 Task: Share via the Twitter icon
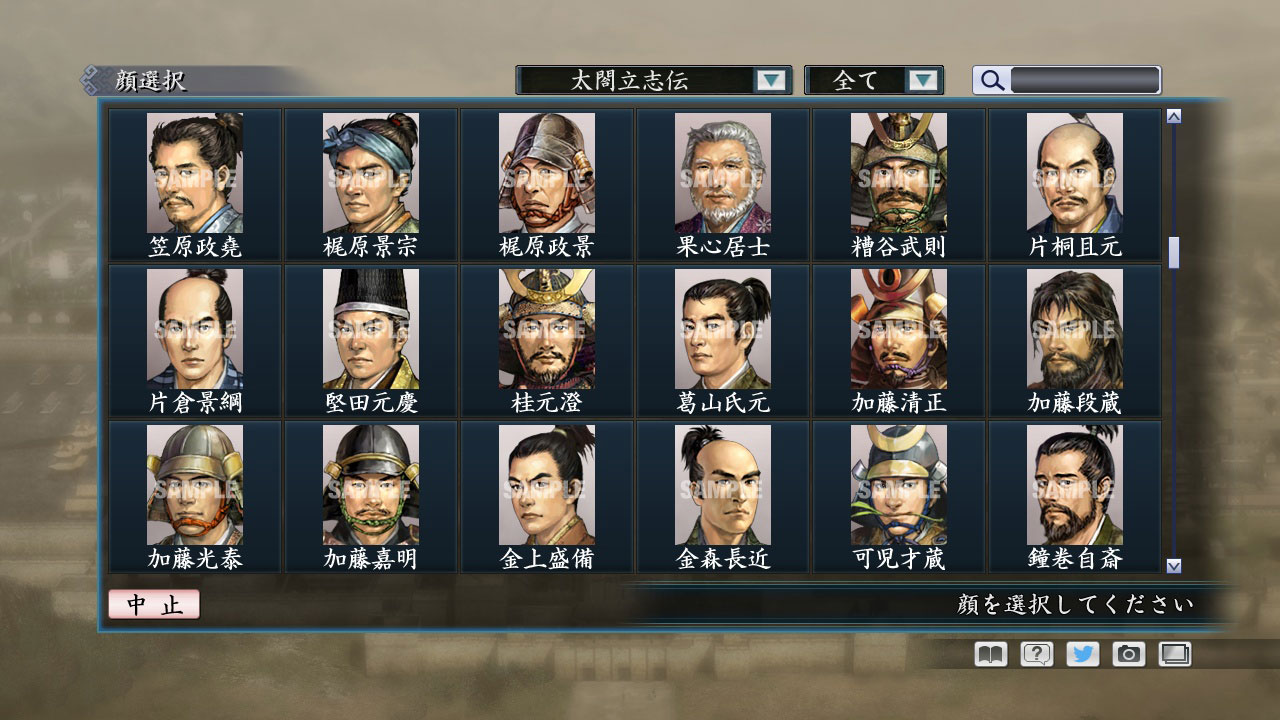click(1081, 654)
